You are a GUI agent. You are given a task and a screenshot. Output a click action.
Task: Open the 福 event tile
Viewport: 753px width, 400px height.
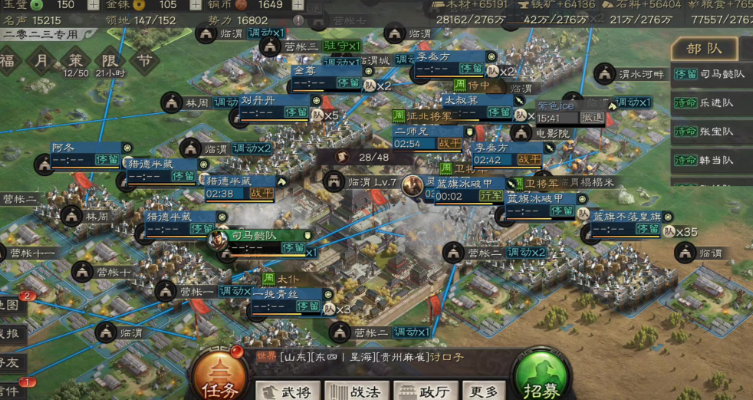(8, 61)
